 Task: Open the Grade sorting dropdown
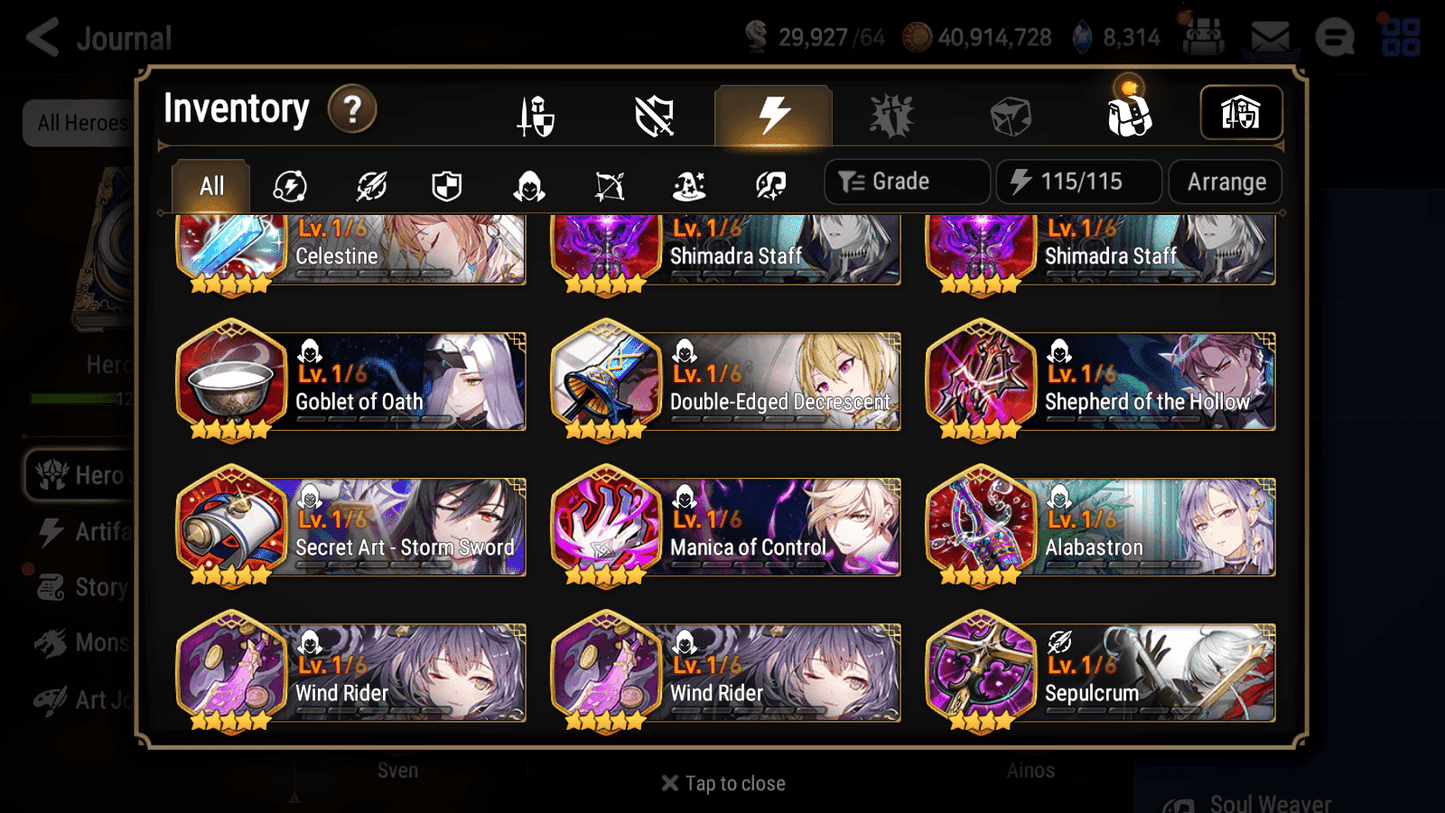coord(906,181)
